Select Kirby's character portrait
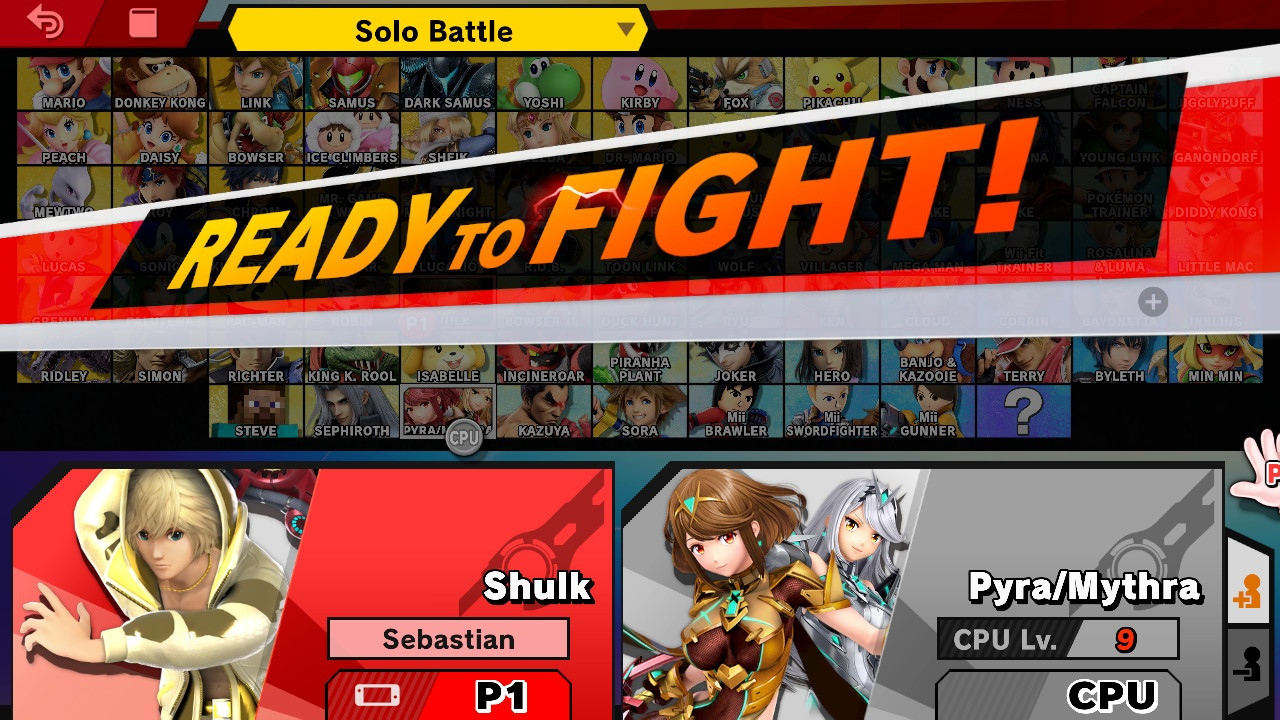 pos(640,82)
